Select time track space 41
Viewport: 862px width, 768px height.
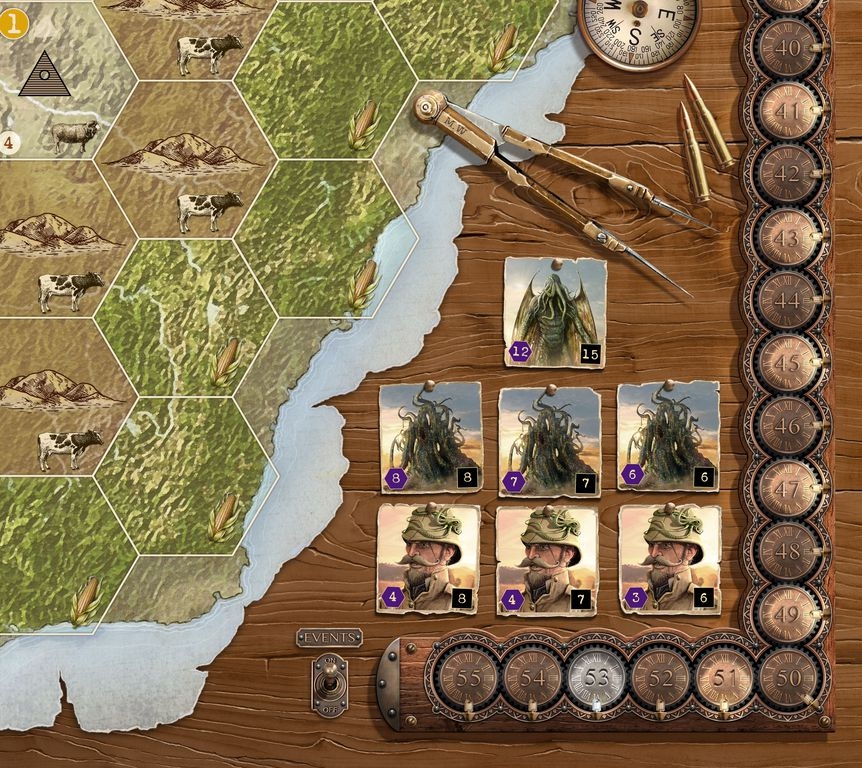(x=788, y=111)
